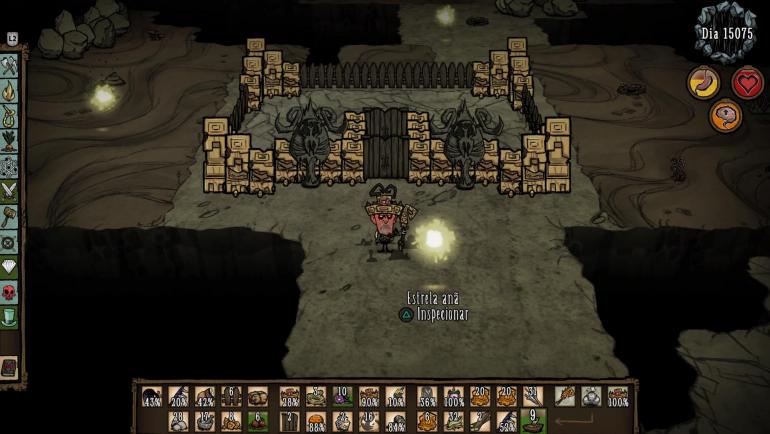Click the stomach hunger badge
The width and height of the screenshot is (770, 434).
tap(704, 83)
